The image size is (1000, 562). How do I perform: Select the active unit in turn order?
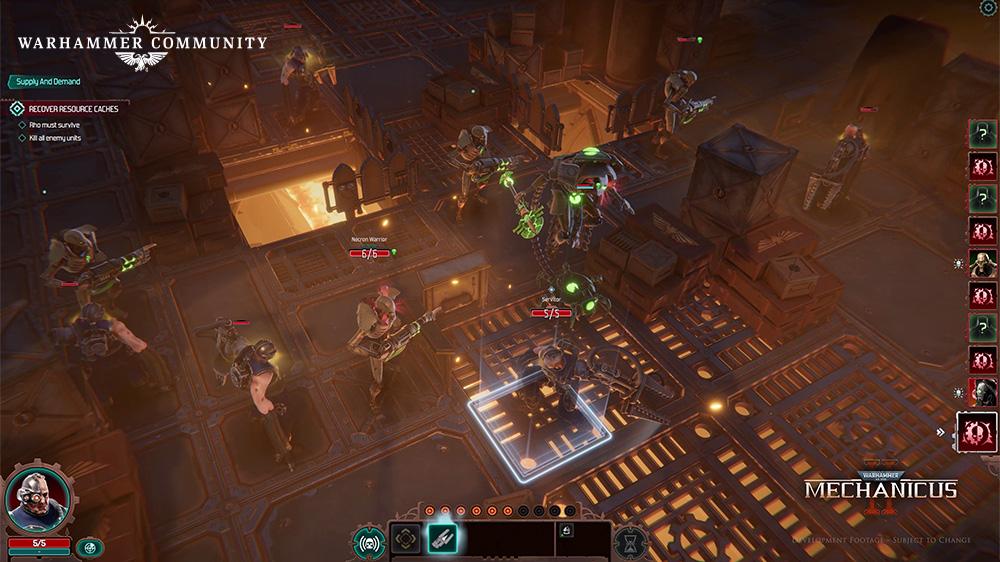[976, 432]
